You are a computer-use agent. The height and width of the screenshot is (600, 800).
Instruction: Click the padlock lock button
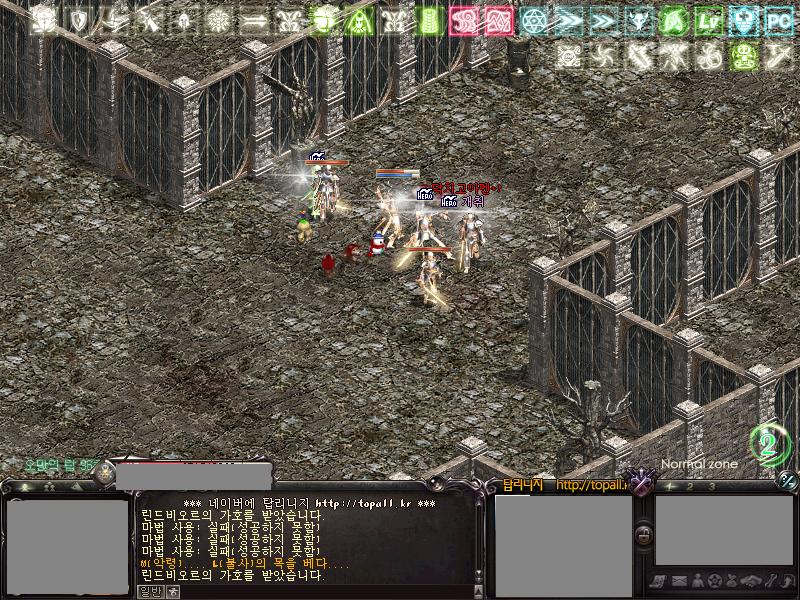(x=645, y=536)
